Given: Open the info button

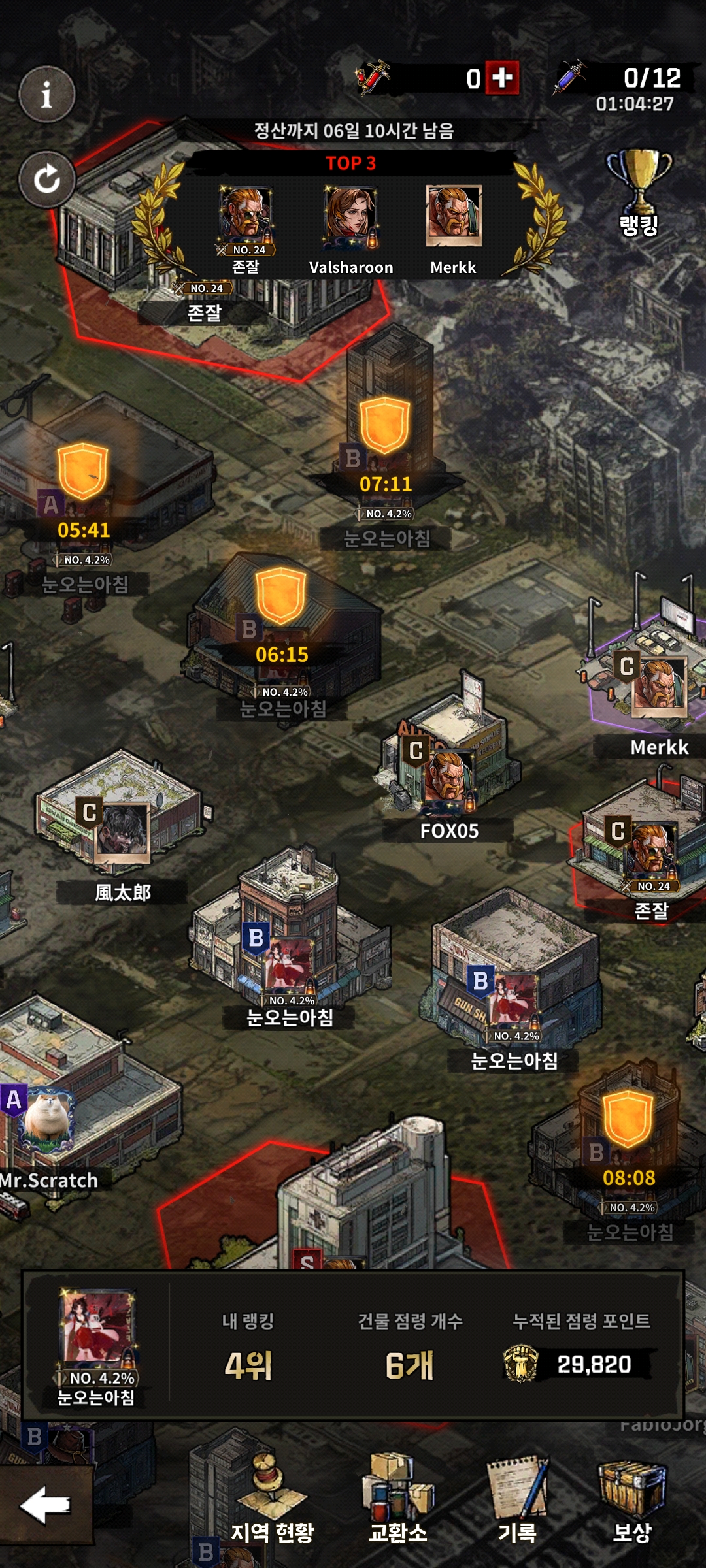Looking at the screenshot, I should coord(46,95).
